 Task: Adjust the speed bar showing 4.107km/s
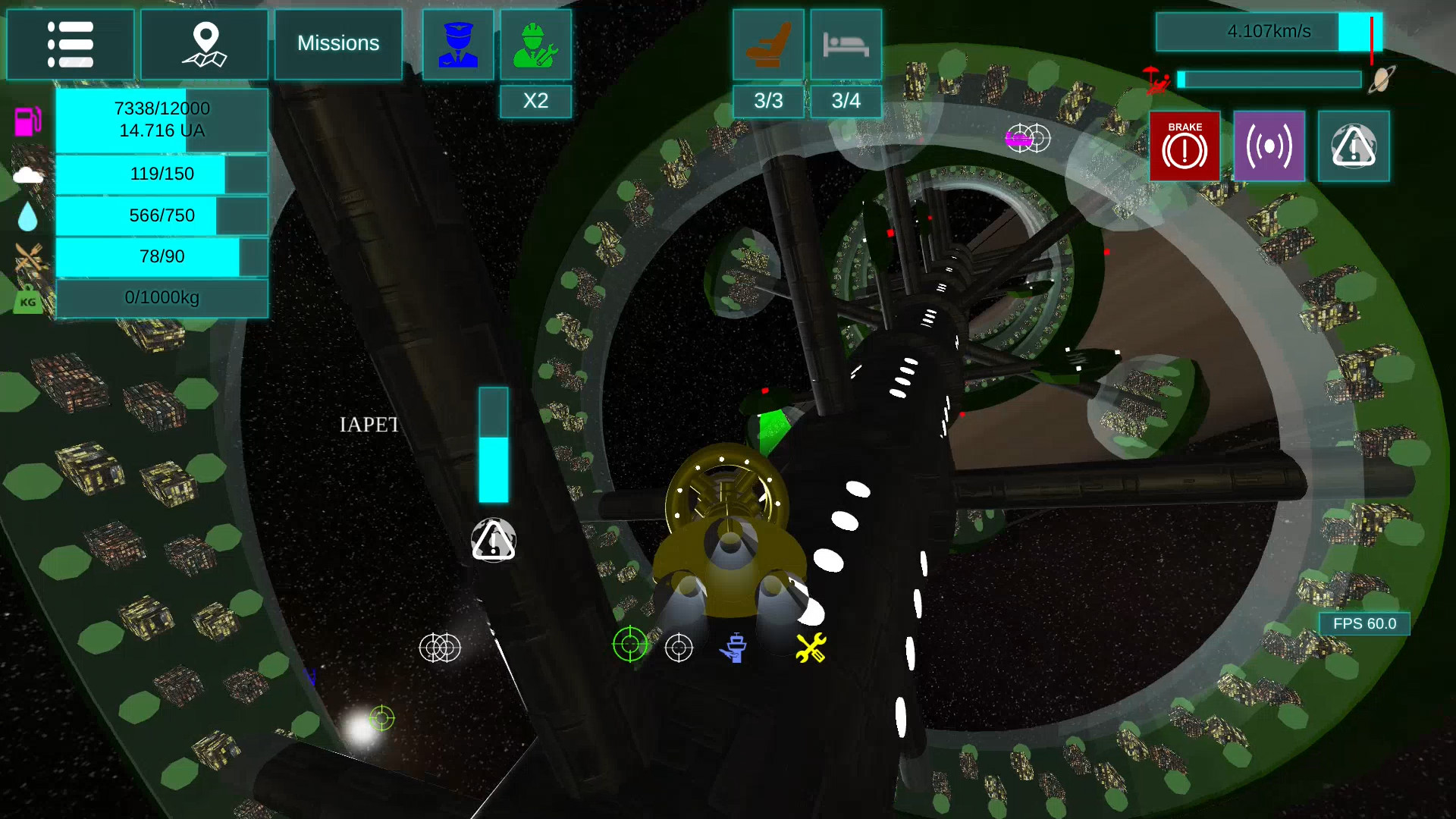[1269, 32]
